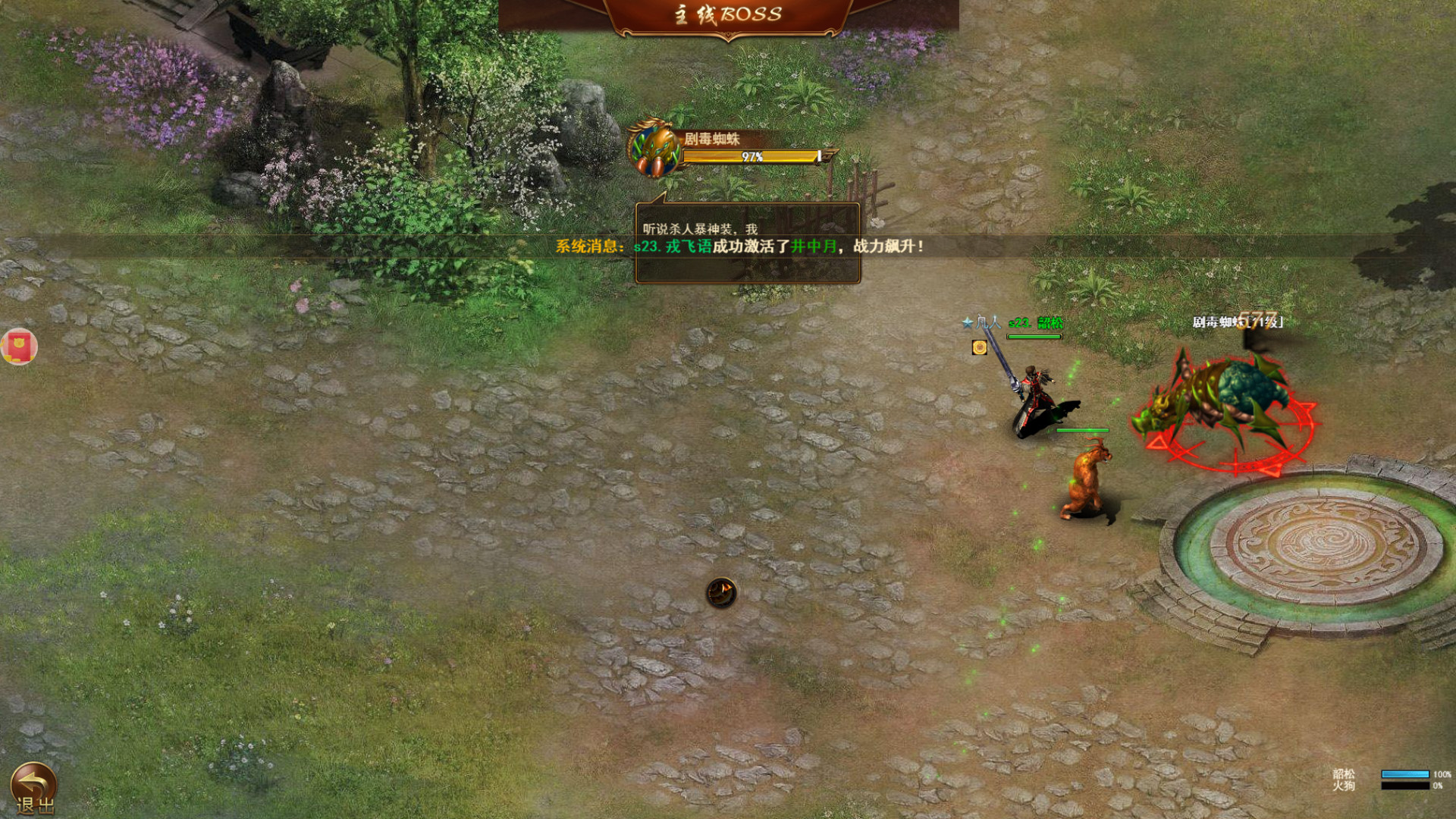Image resolution: width=1456 pixels, height=819 pixels.
Task: Click the 退出 exit arrow icon
Action: [x=34, y=781]
